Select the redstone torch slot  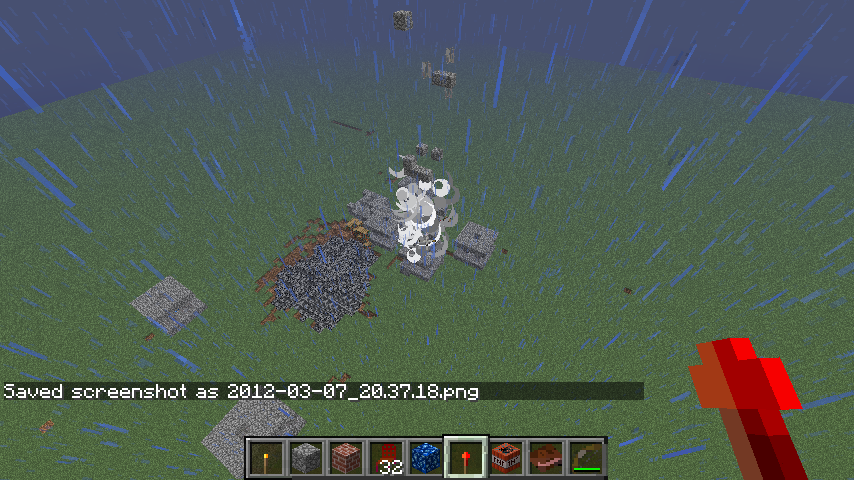466,458
